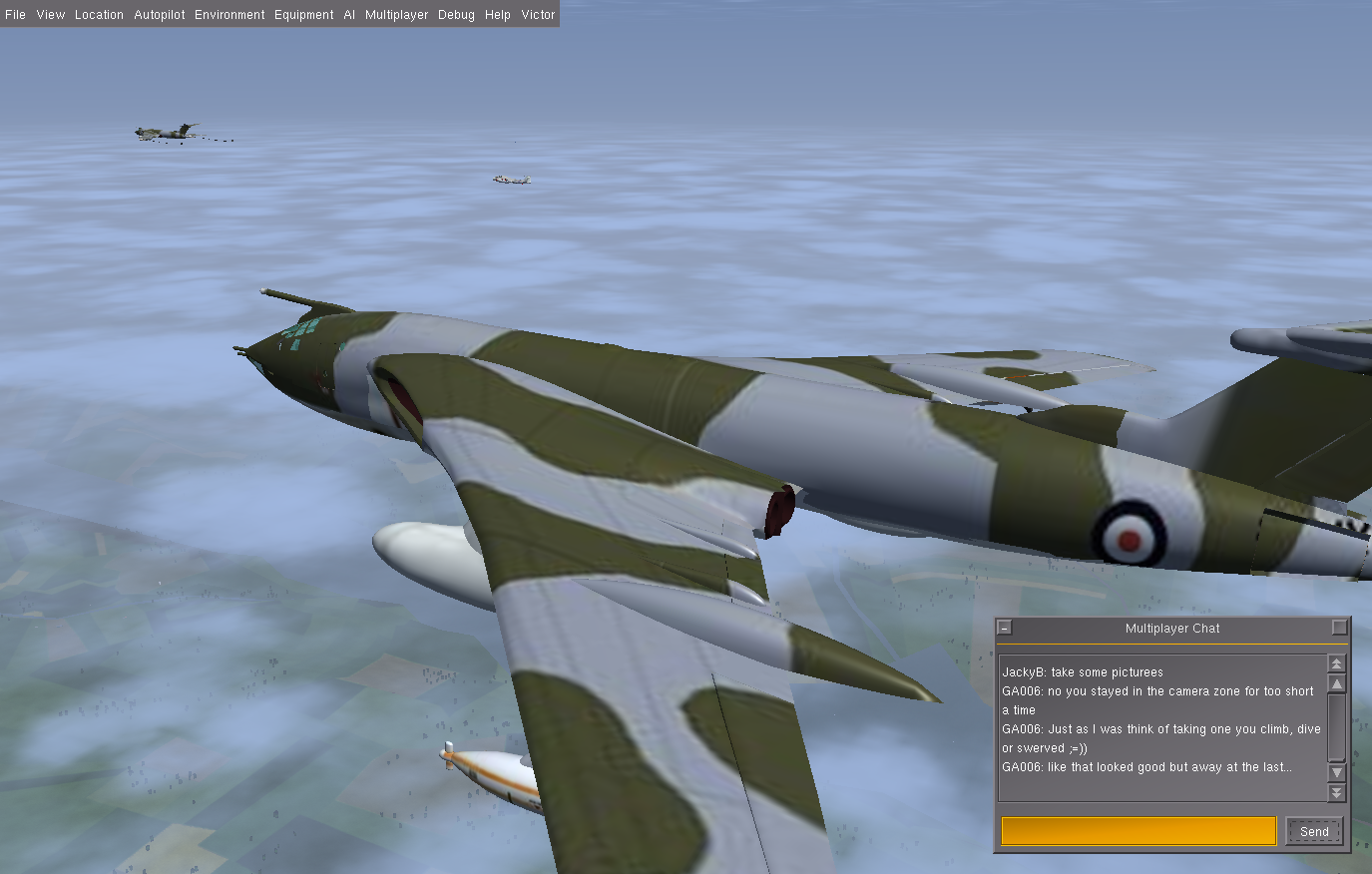Open the Environment menu
This screenshot has height=874, width=1372.
[x=229, y=15]
